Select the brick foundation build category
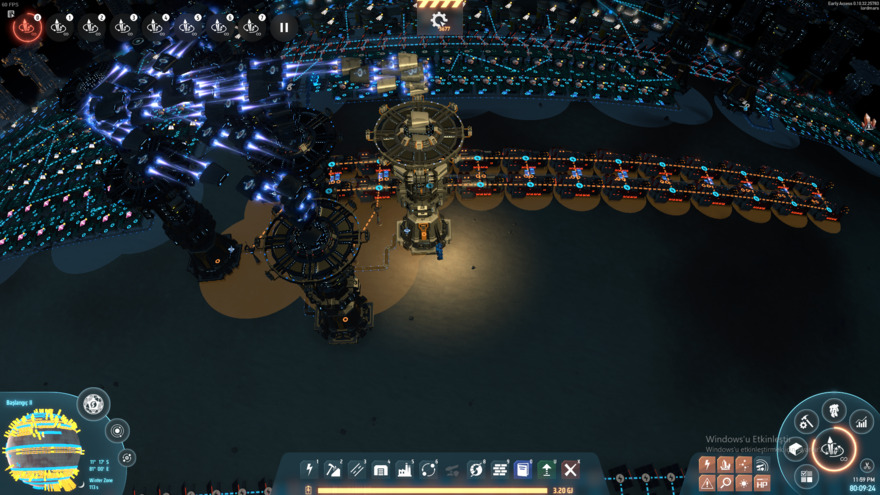The width and height of the screenshot is (880, 495). click(x=500, y=469)
